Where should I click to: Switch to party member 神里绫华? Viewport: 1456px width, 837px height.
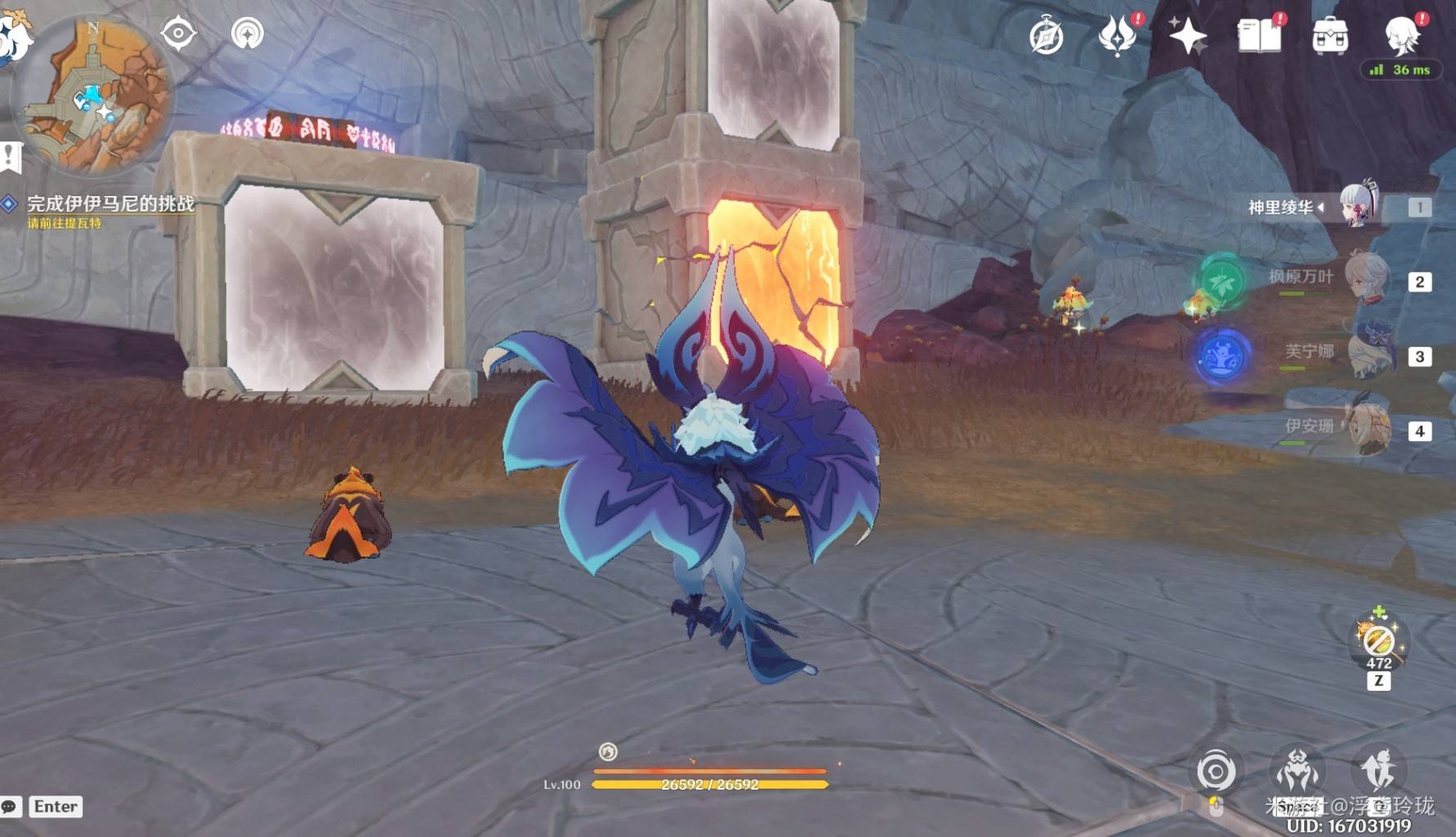(1358, 206)
